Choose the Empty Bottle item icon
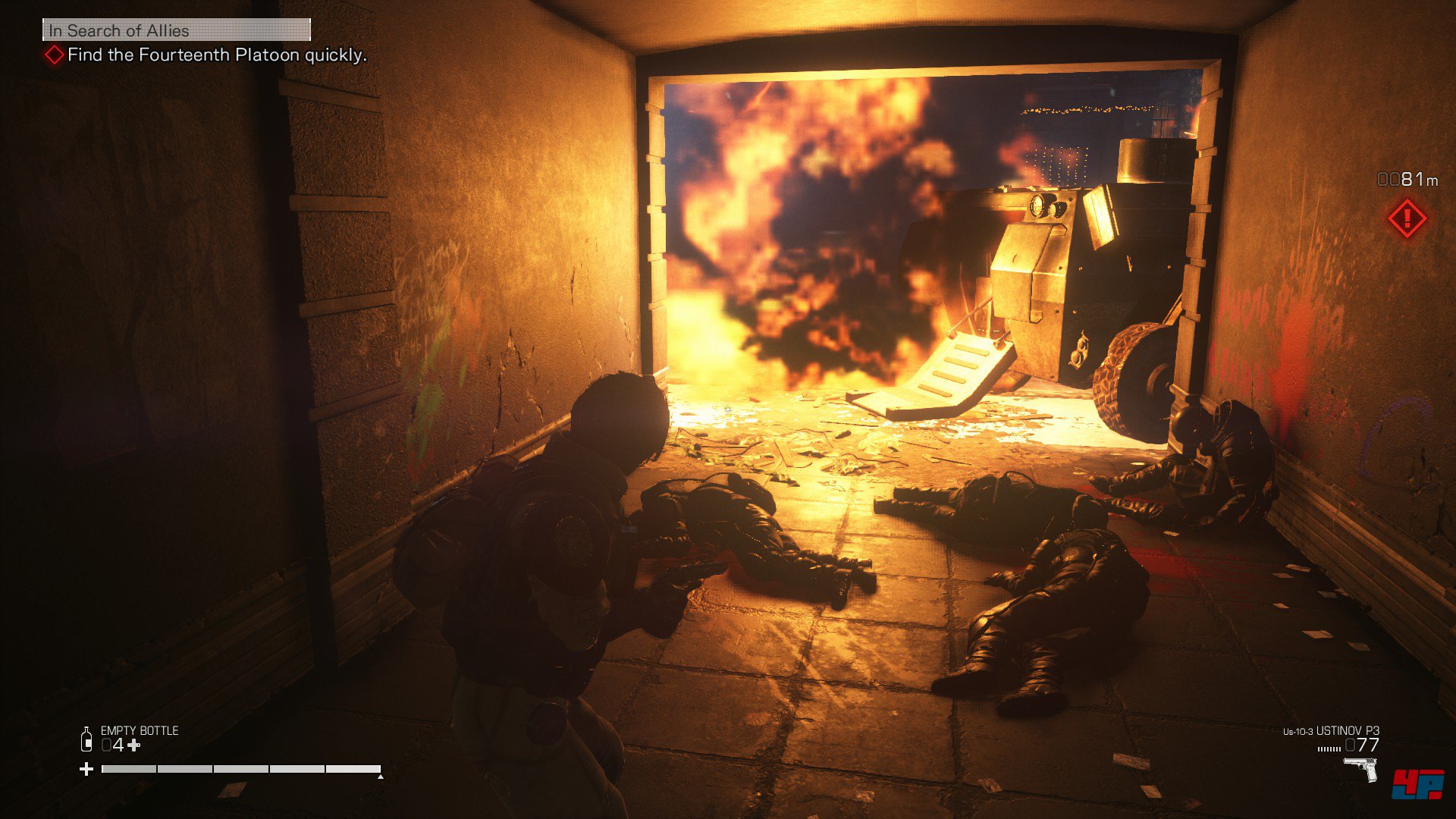The height and width of the screenshot is (819, 1456). (86, 739)
